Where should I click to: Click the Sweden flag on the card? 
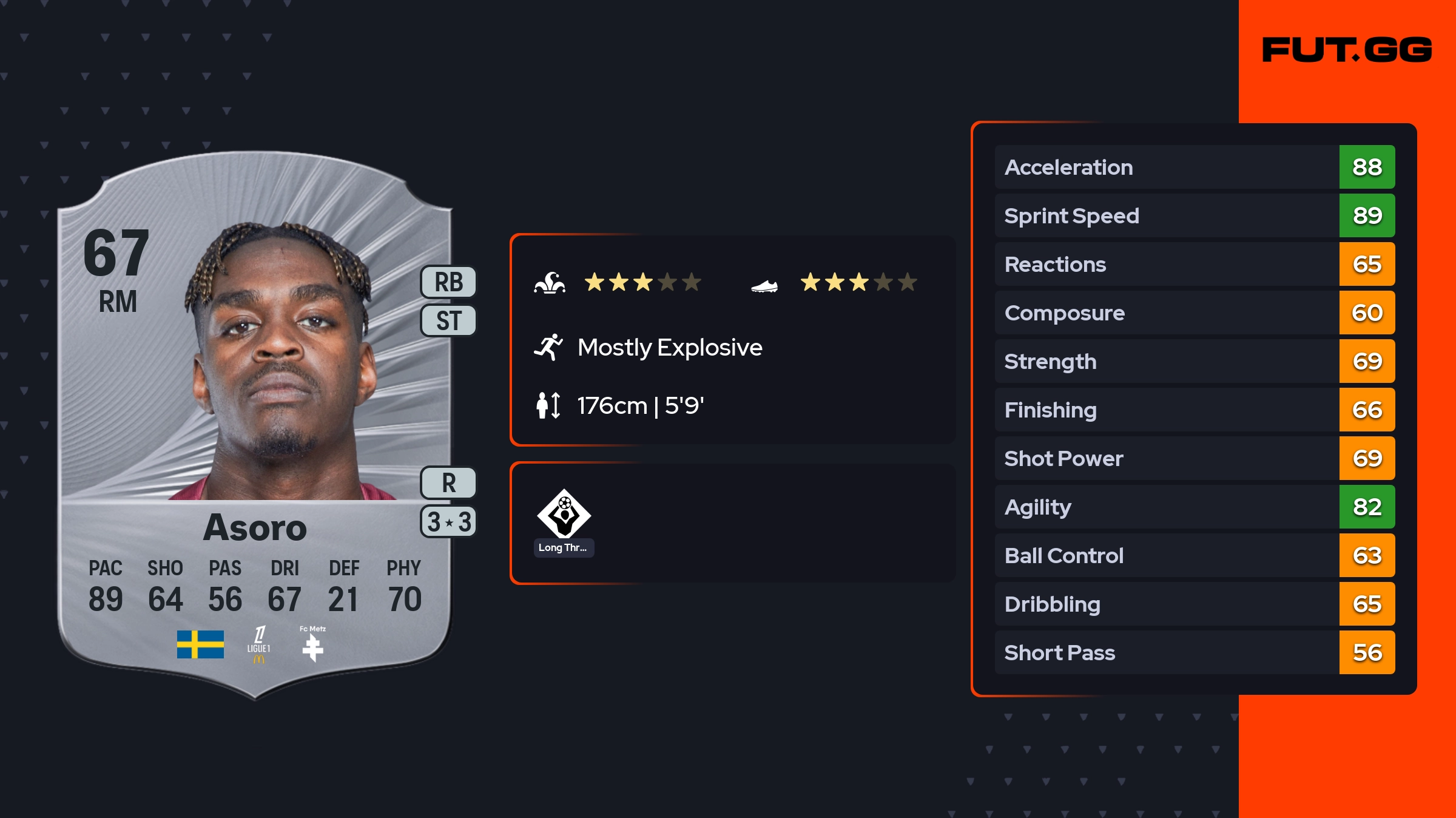click(200, 644)
